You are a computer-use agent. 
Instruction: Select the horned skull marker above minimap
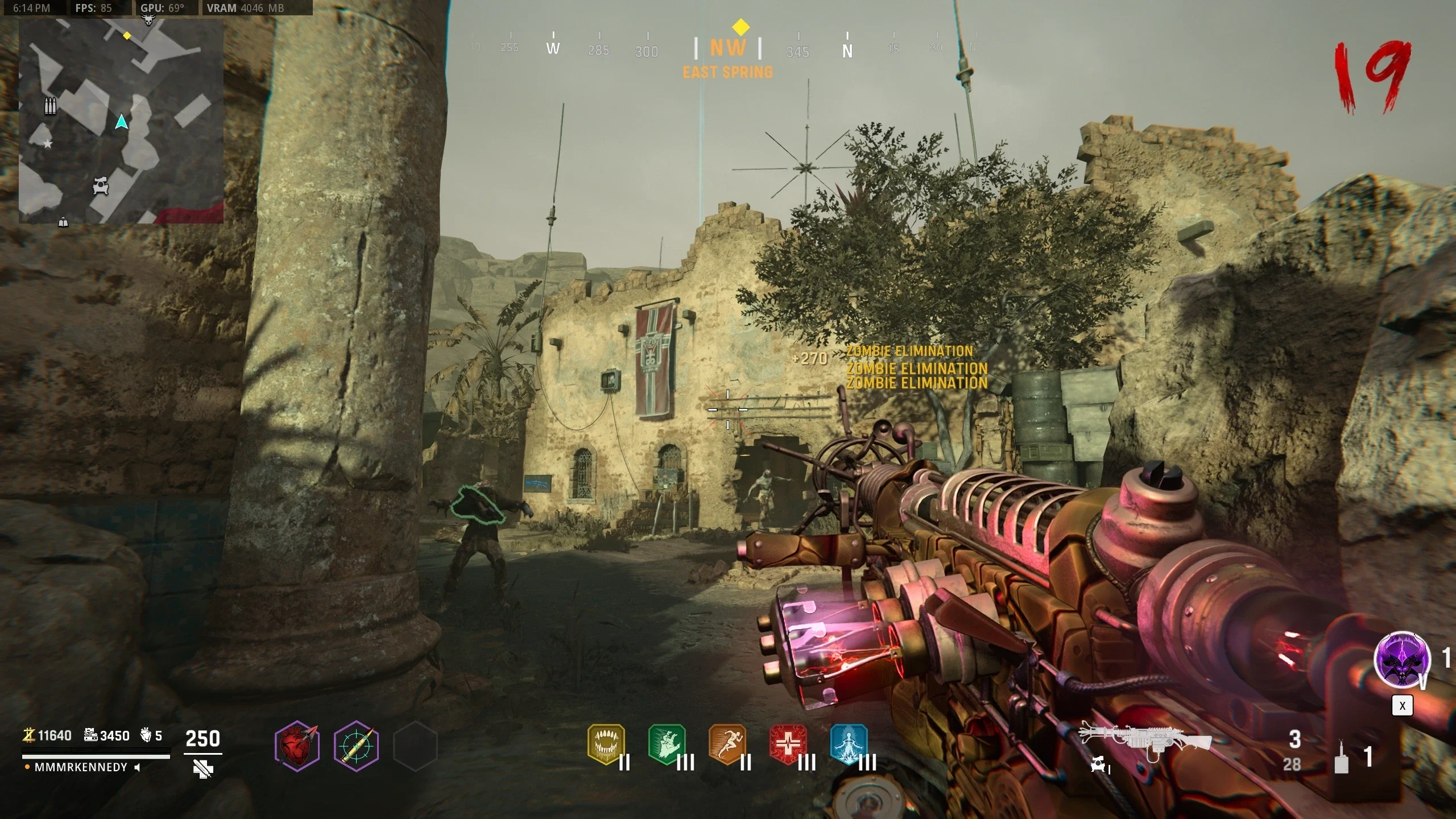pyautogui.click(x=149, y=20)
